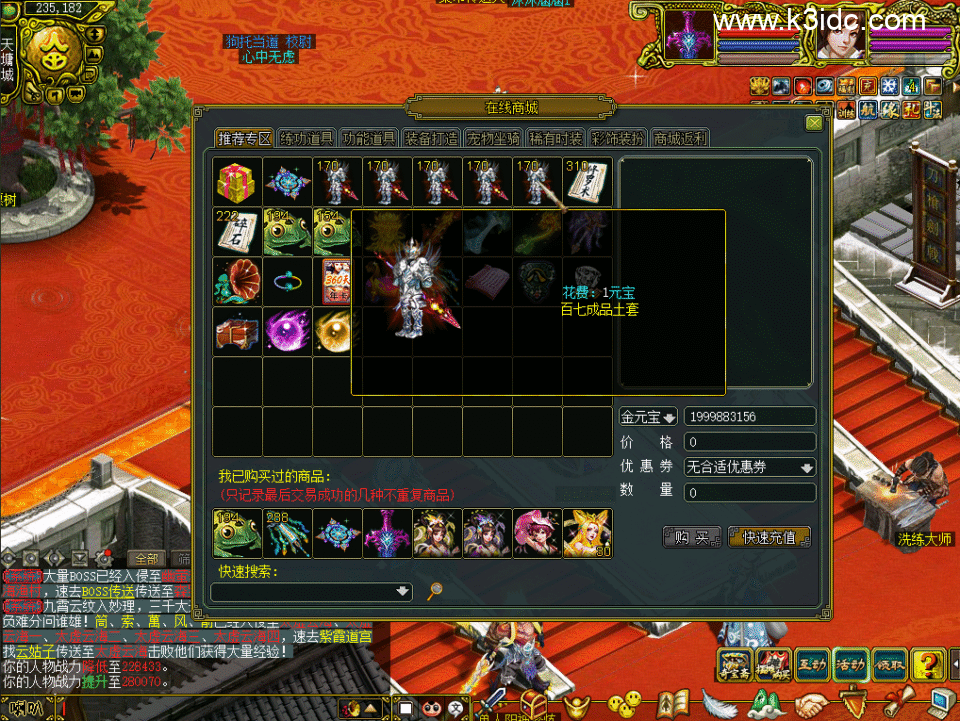The width and height of the screenshot is (960, 721).
Task: Switch to the 练功道具 tab
Action: [306, 138]
